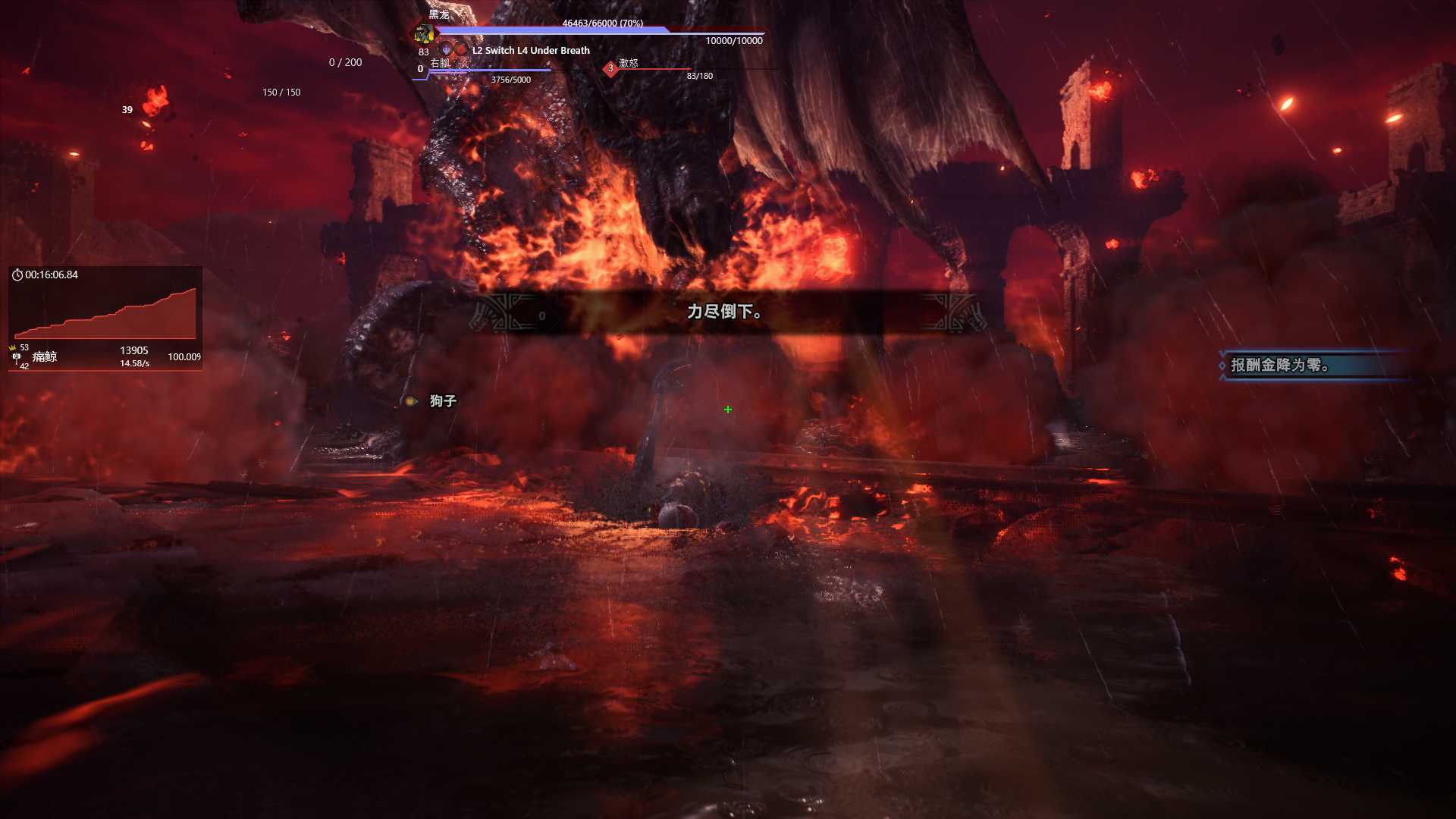The width and height of the screenshot is (1456, 819).
Task: Open the 报酬金降为零 notification
Action: point(1313,366)
